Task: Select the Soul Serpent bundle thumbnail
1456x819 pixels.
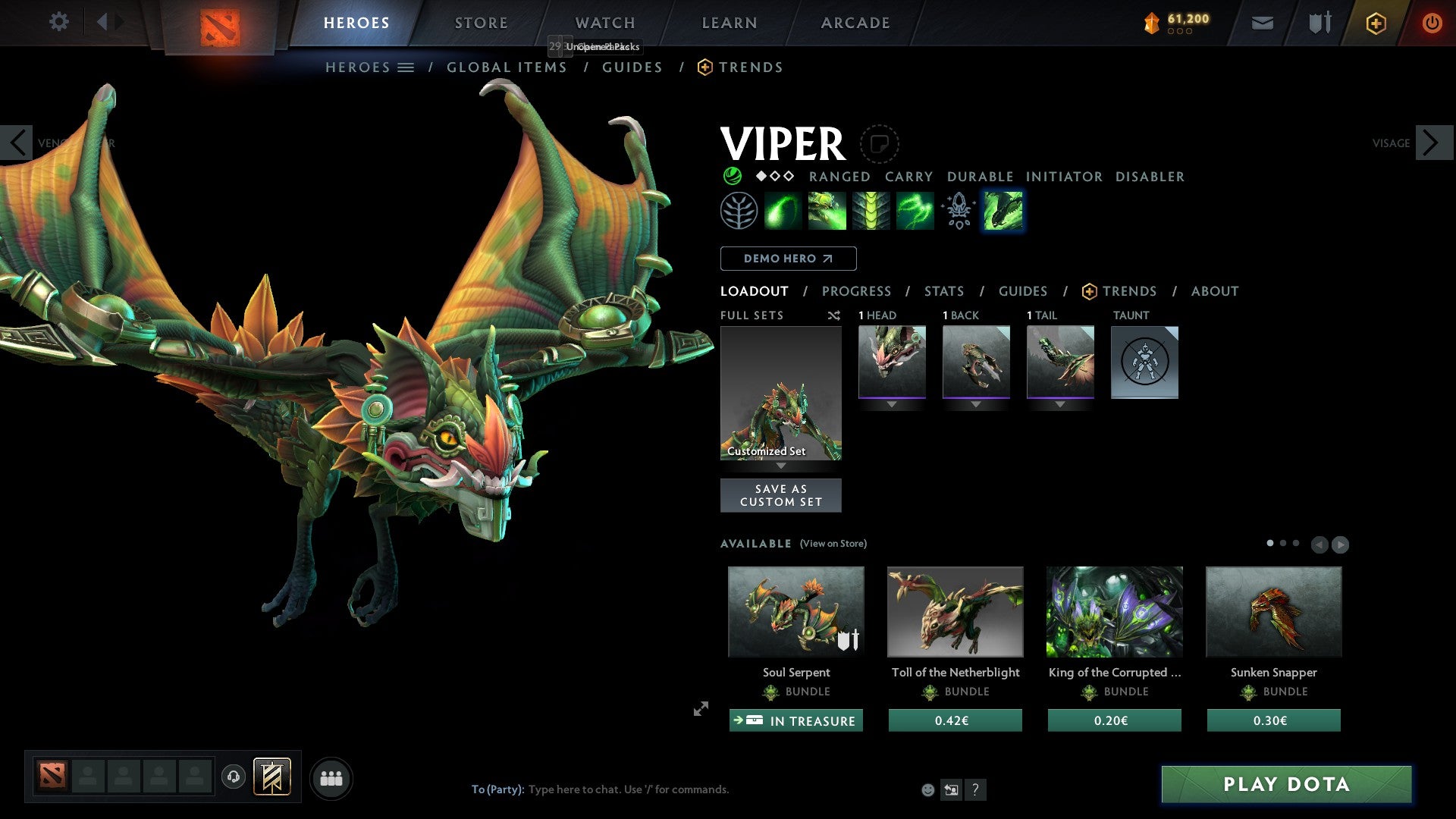Action: click(x=795, y=611)
